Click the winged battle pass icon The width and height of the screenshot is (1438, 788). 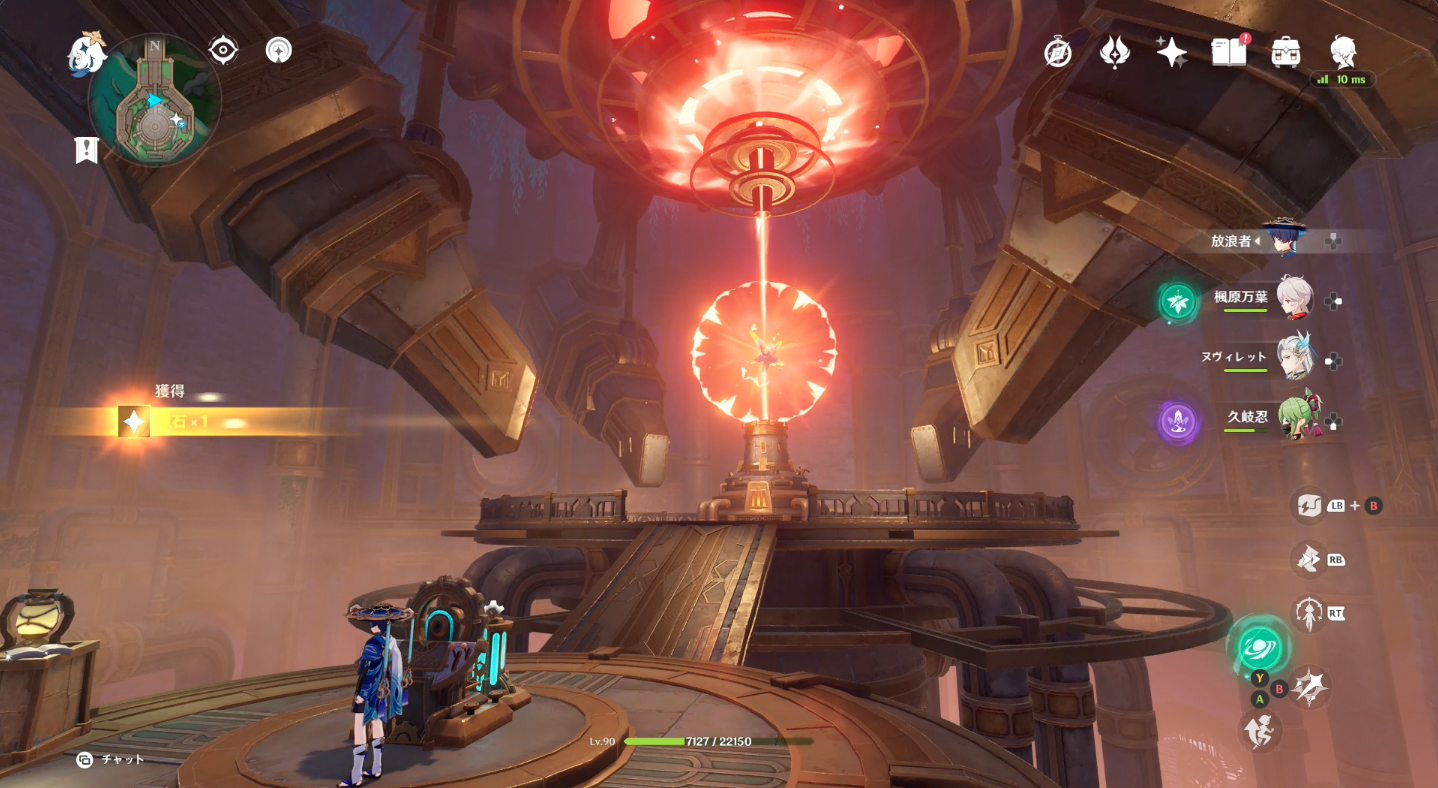click(1116, 52)
